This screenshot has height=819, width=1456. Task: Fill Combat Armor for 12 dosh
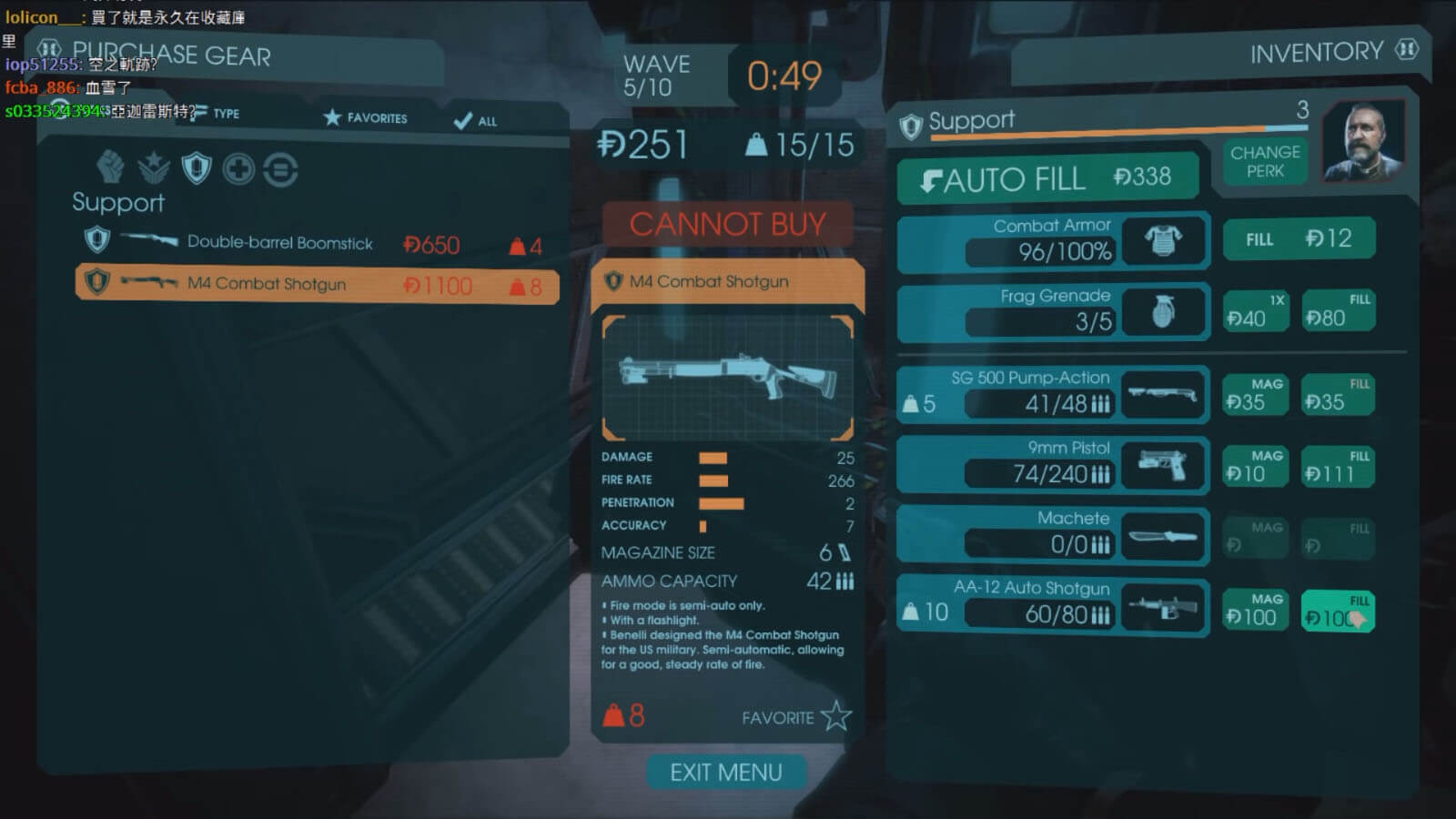pyautogui.click(x=1299, y=239)
